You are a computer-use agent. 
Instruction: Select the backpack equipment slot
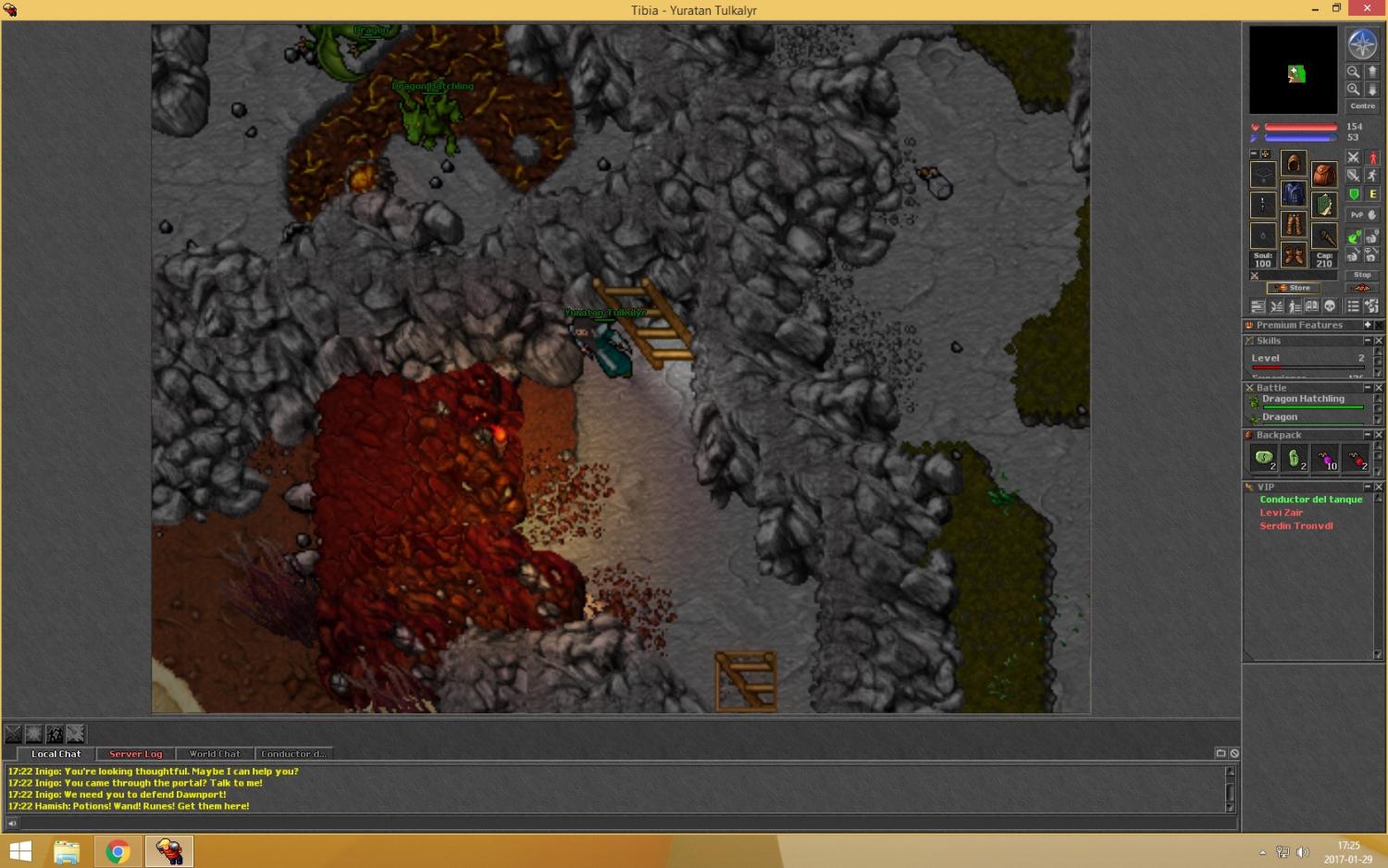pyautogui.click(x=1324, y=174)
